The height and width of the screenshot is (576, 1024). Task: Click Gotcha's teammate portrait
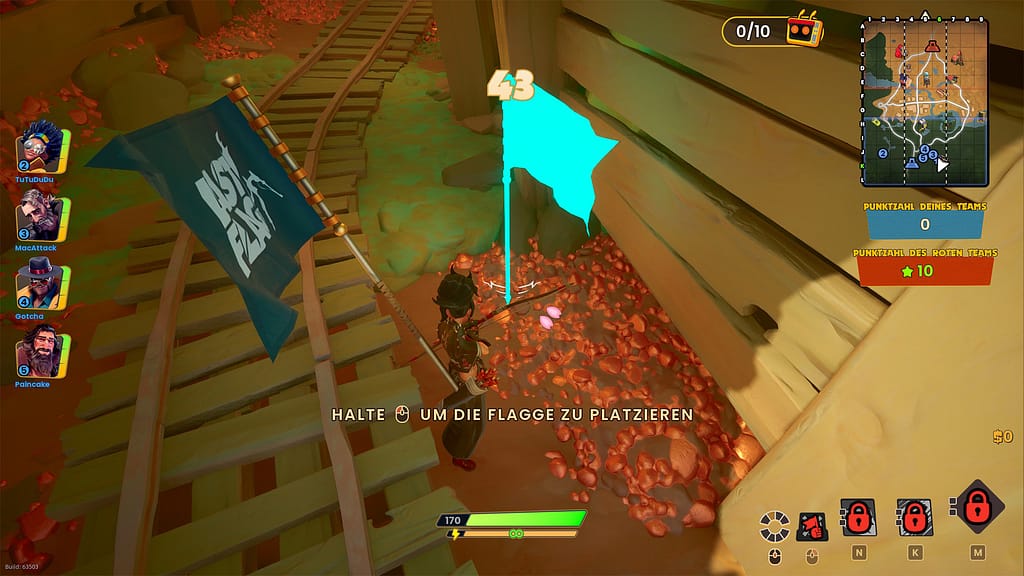click(x=42, y=283)
